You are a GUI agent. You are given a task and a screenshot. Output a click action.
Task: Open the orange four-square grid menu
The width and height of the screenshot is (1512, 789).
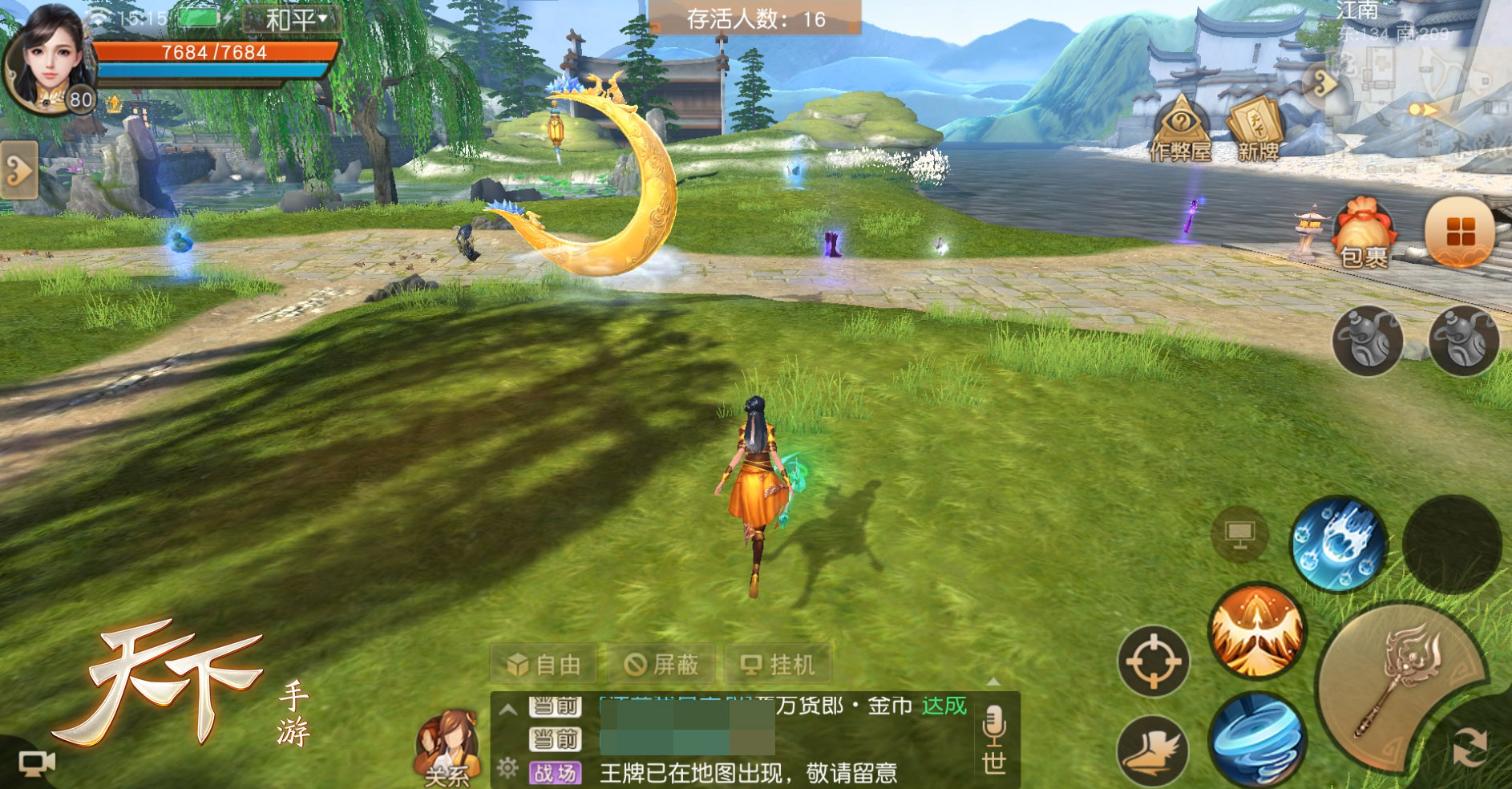1460,232
